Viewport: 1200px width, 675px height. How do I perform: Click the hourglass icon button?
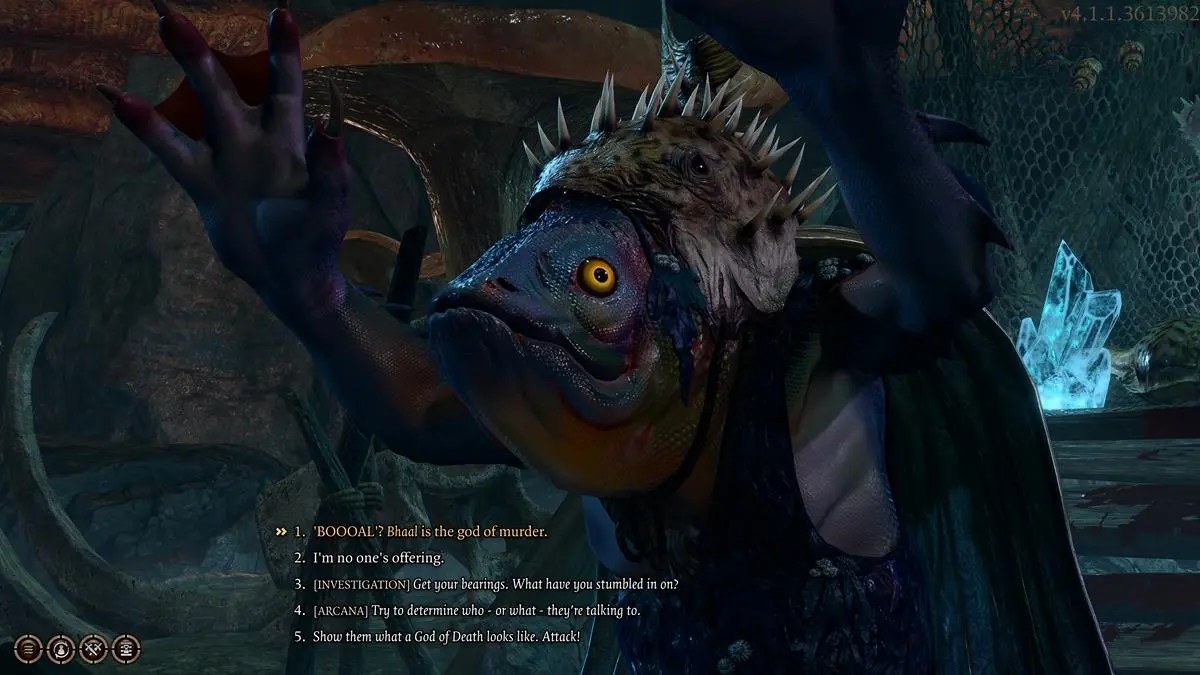[126, 649]
